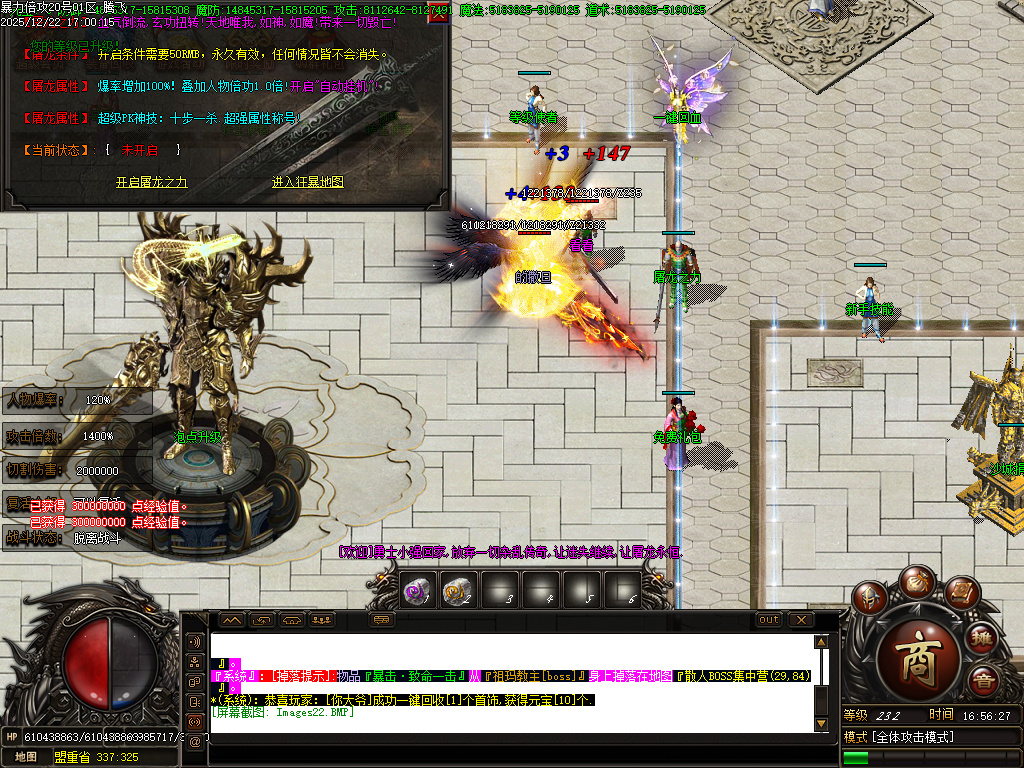1024x768 pixels.
Task: Close the chat panel with the X button
Action: tap(800, 620)
